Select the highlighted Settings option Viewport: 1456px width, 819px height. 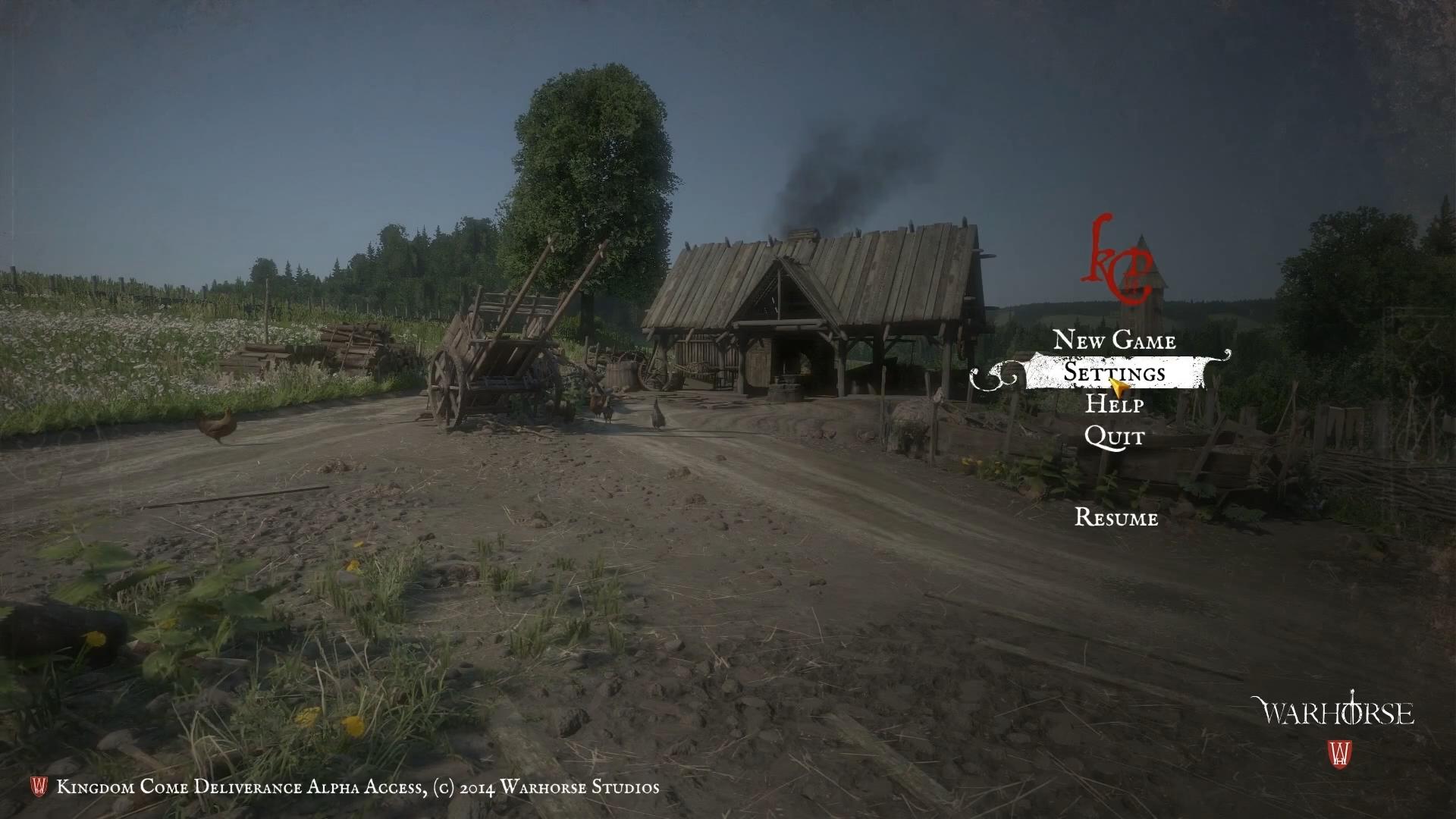pyautogui.click(x=1116, y=373)
